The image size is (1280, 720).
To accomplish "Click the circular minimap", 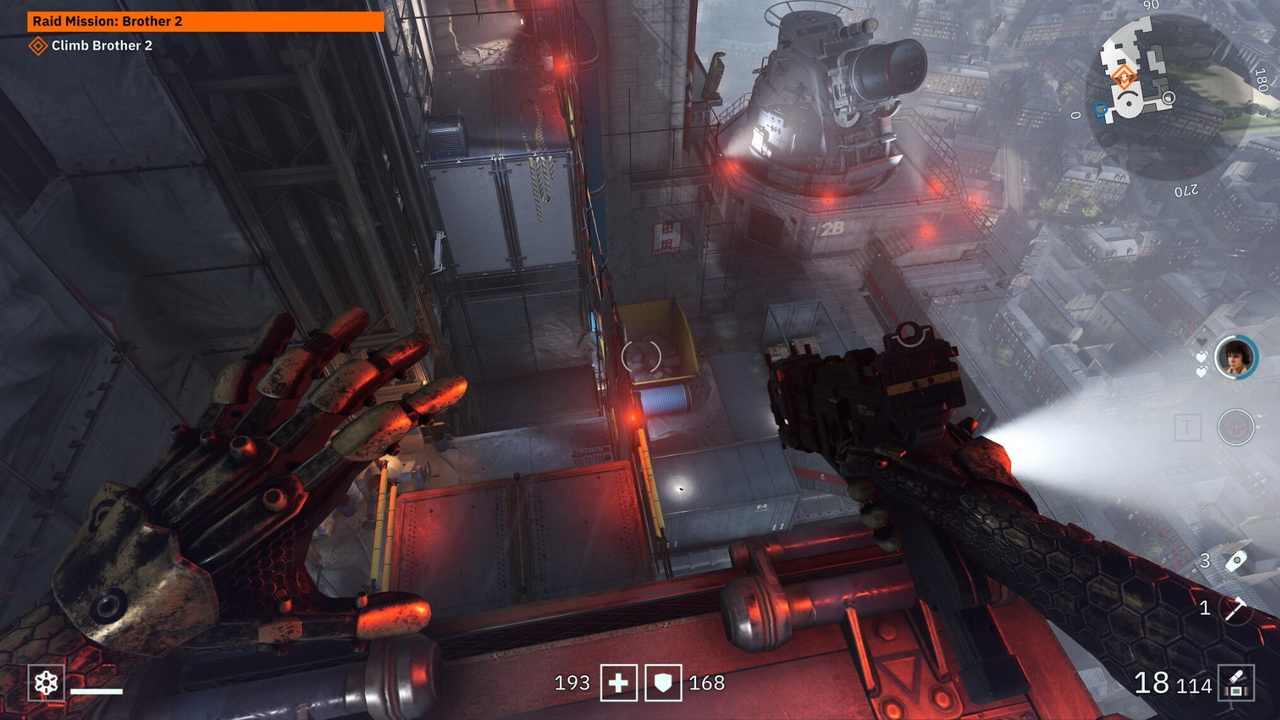I will pyautogui.click(x=1168, y=95).
